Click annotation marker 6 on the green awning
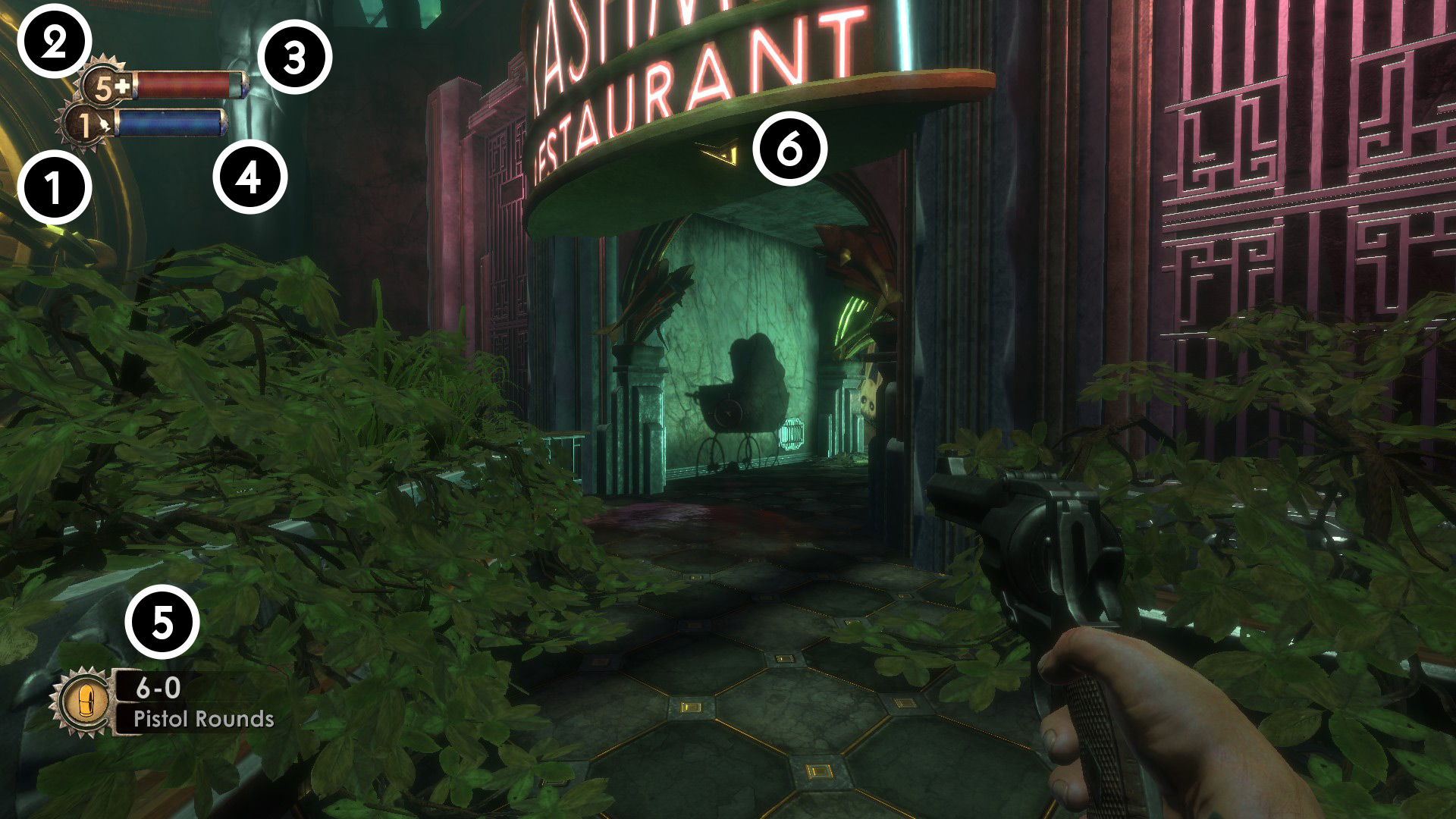 791,149
